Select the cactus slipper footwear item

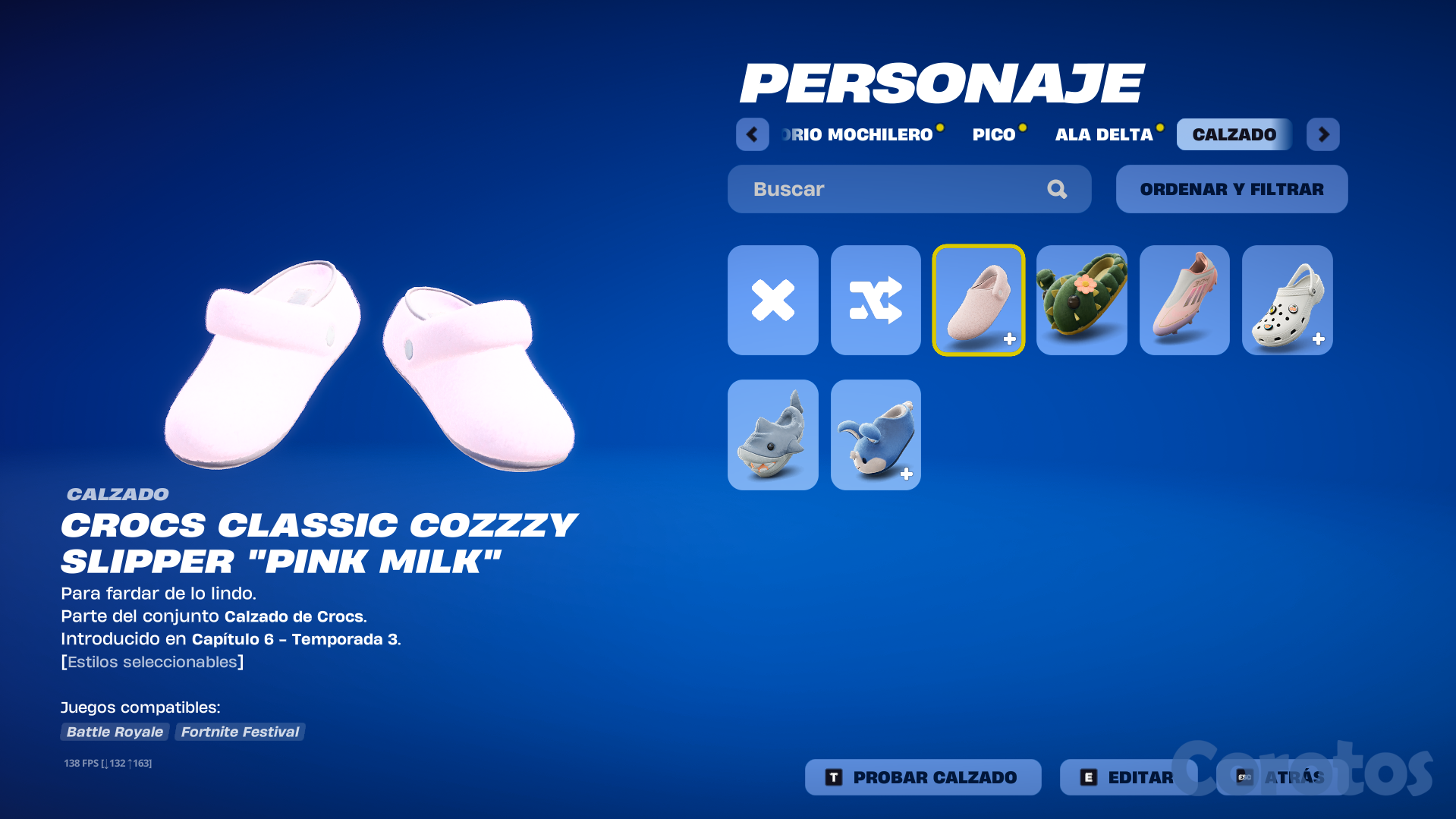pos(1080,300)
